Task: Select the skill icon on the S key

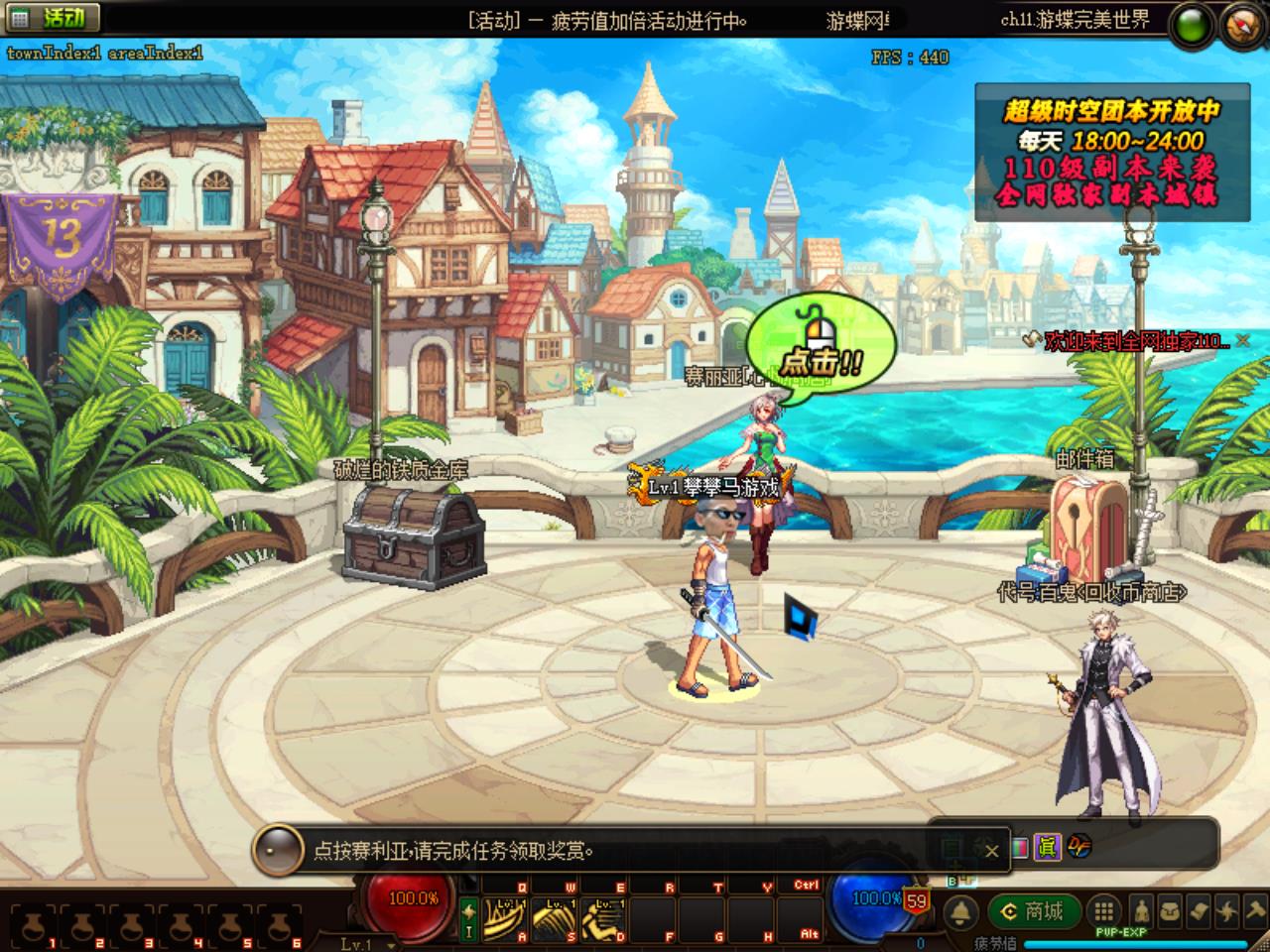Action: pos(554,919)
